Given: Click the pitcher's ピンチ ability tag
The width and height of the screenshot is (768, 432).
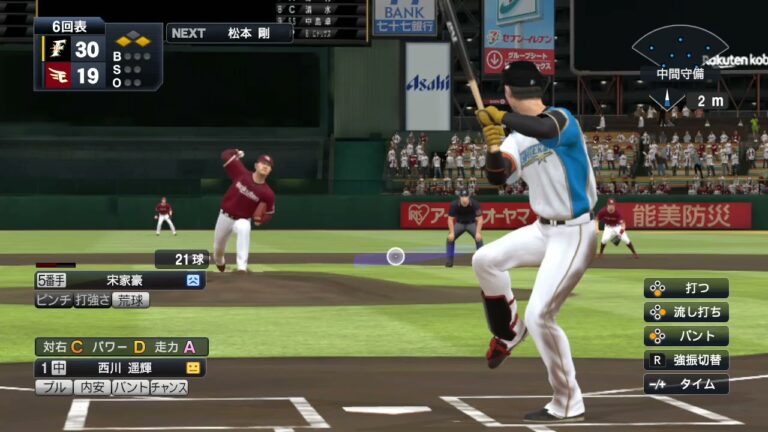Looking at the screenshot, I should pyautogui.click(x=54, y=300).
